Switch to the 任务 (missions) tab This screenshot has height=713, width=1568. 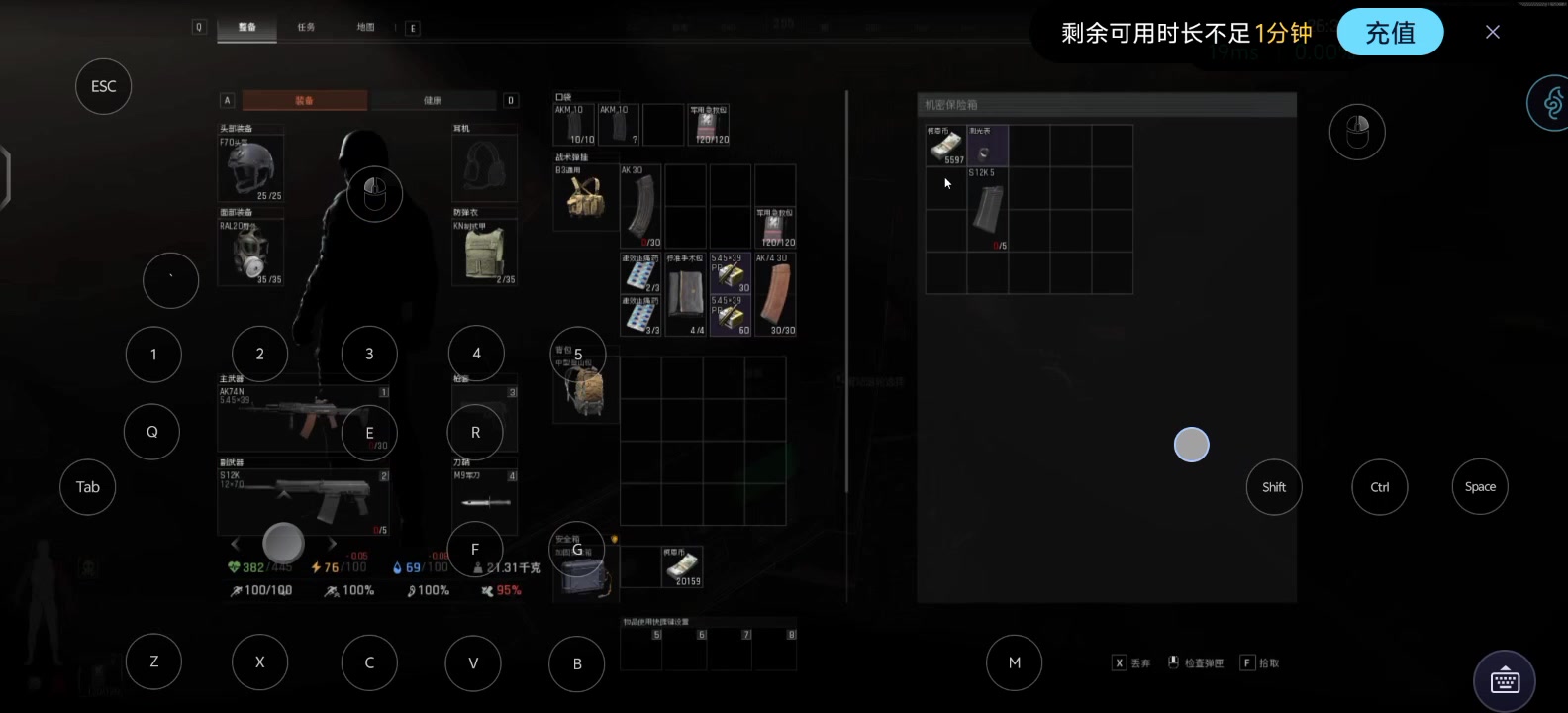click(306, 28)
